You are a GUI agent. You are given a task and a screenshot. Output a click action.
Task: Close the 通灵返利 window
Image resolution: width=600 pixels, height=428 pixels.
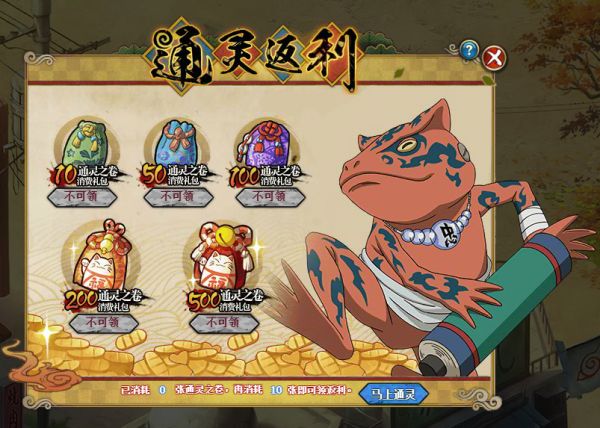tap(493, 58)
